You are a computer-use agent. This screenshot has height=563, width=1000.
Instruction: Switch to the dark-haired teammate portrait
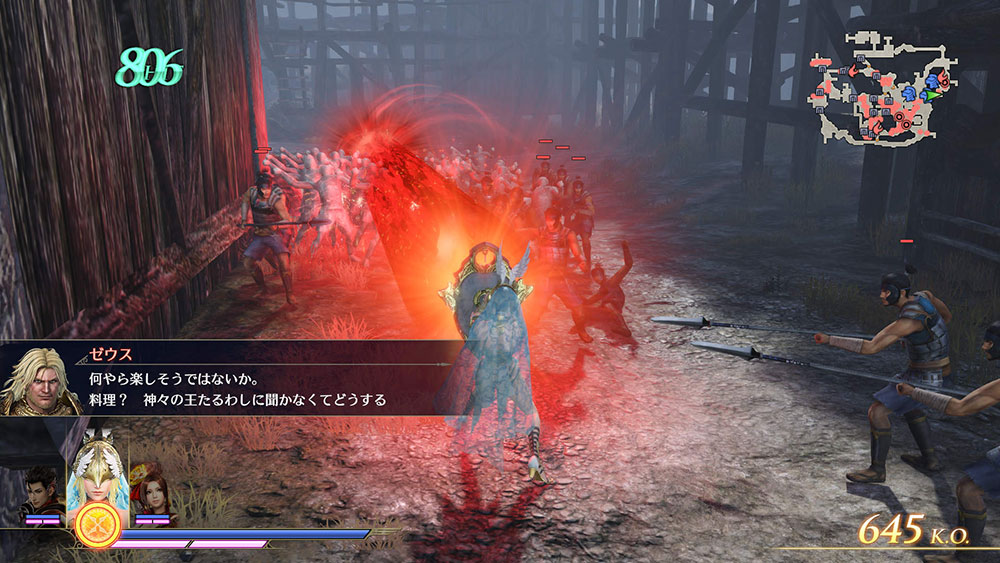44,491
